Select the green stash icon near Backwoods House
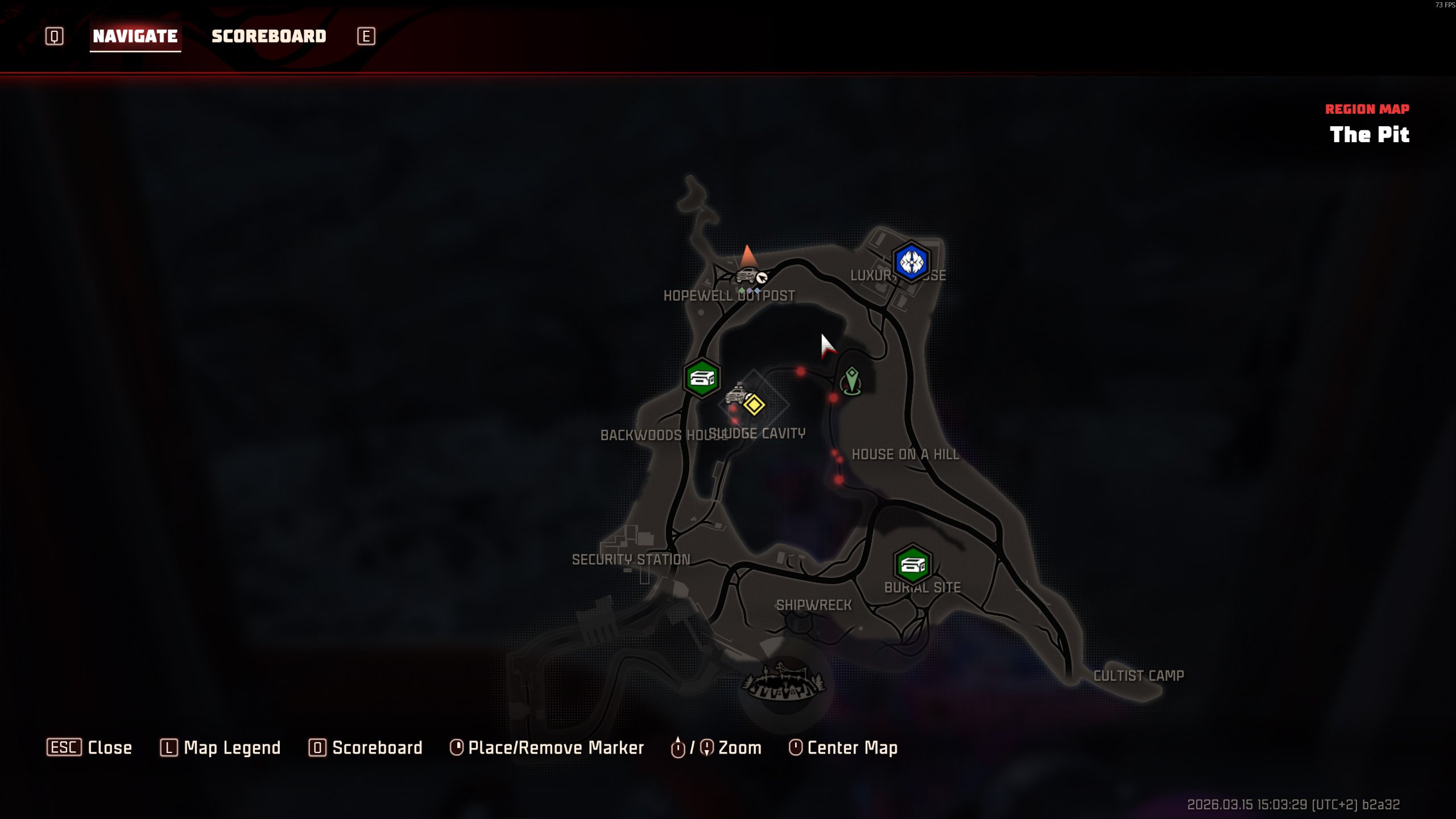Image resolution: width=1456 pixels, height=819 pixels. (702, 378)
